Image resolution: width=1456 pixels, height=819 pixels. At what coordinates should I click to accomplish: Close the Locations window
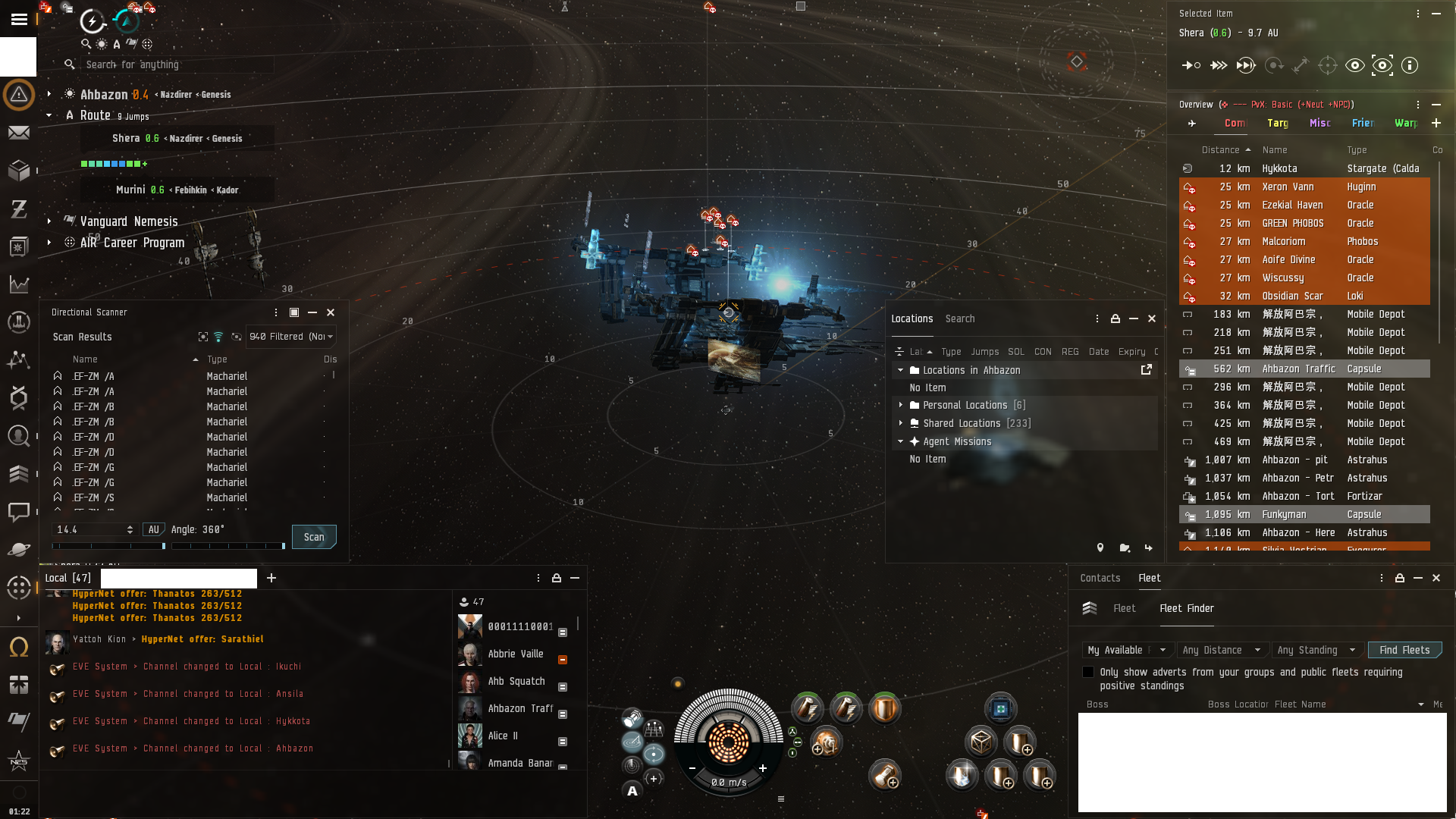click(x=1152, y=318)
